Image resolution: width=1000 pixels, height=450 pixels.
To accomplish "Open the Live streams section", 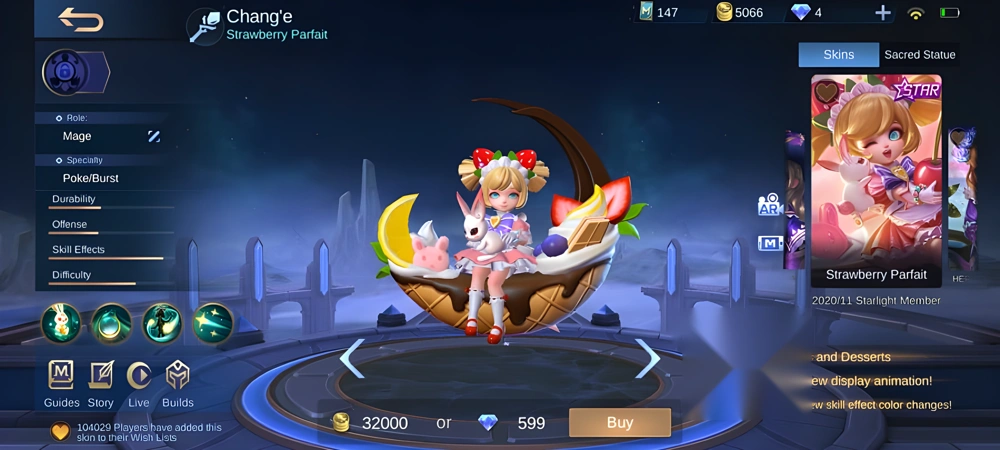I will point(139,382).
